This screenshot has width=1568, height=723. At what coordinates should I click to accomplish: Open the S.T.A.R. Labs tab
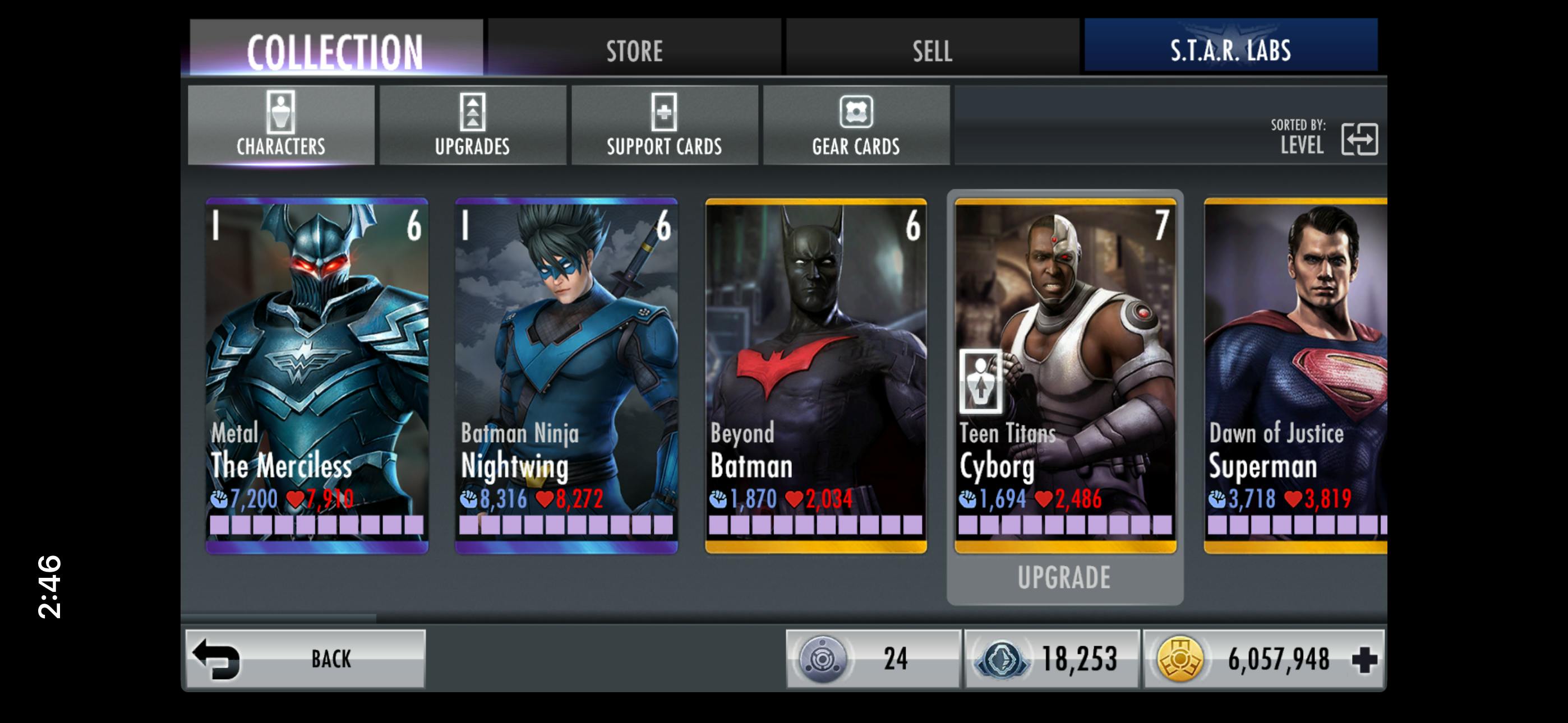point(1230,48)
